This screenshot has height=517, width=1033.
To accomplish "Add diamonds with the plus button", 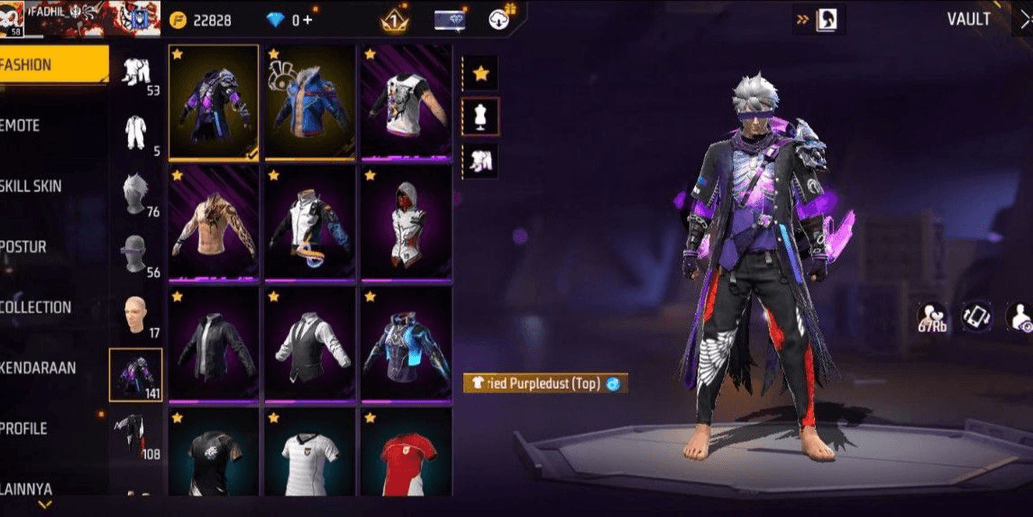I will point(307,20).
